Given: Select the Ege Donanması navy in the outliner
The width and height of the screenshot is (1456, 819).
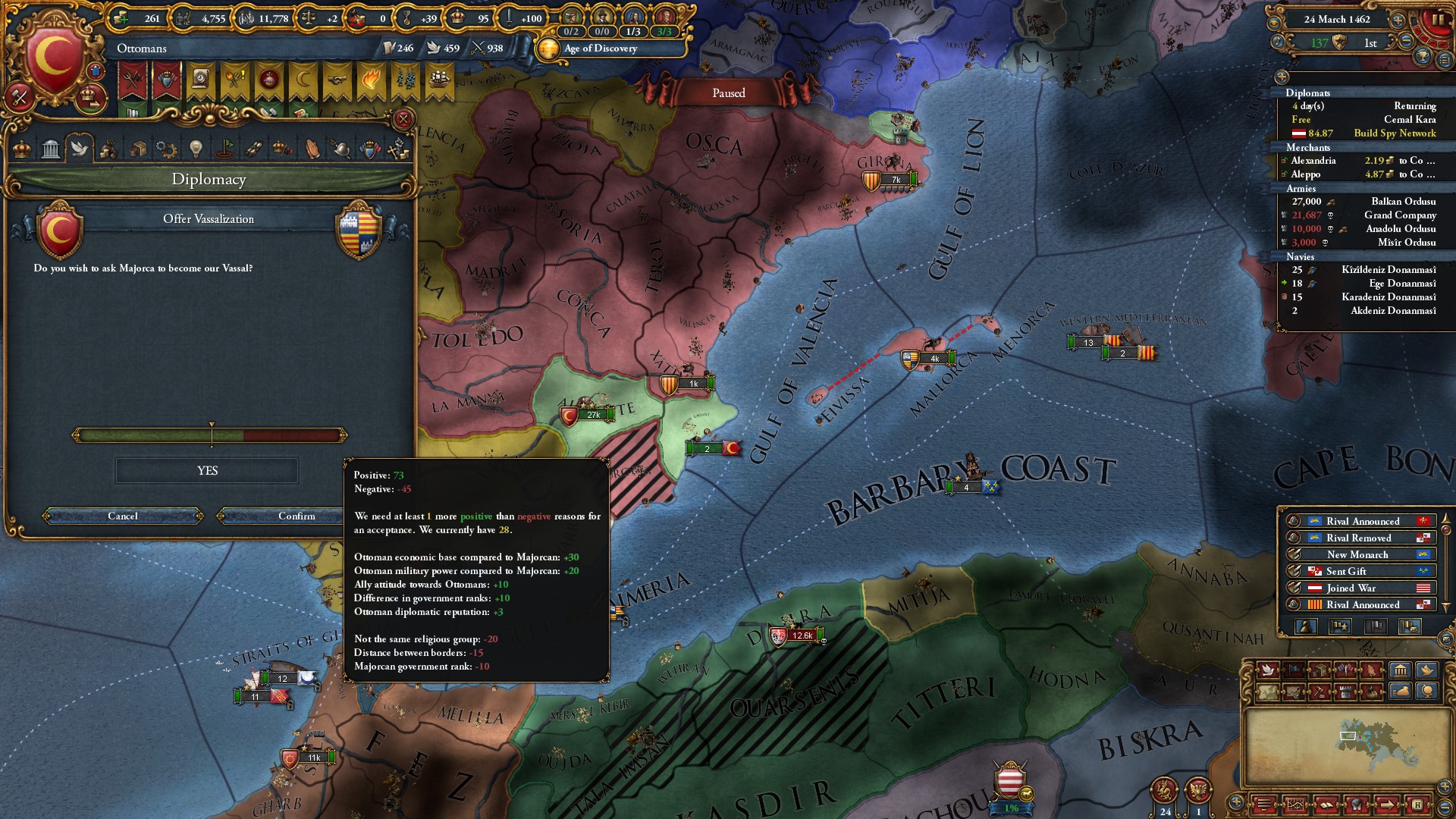Looking at the screenshot, I should (x=1402, y=284).
